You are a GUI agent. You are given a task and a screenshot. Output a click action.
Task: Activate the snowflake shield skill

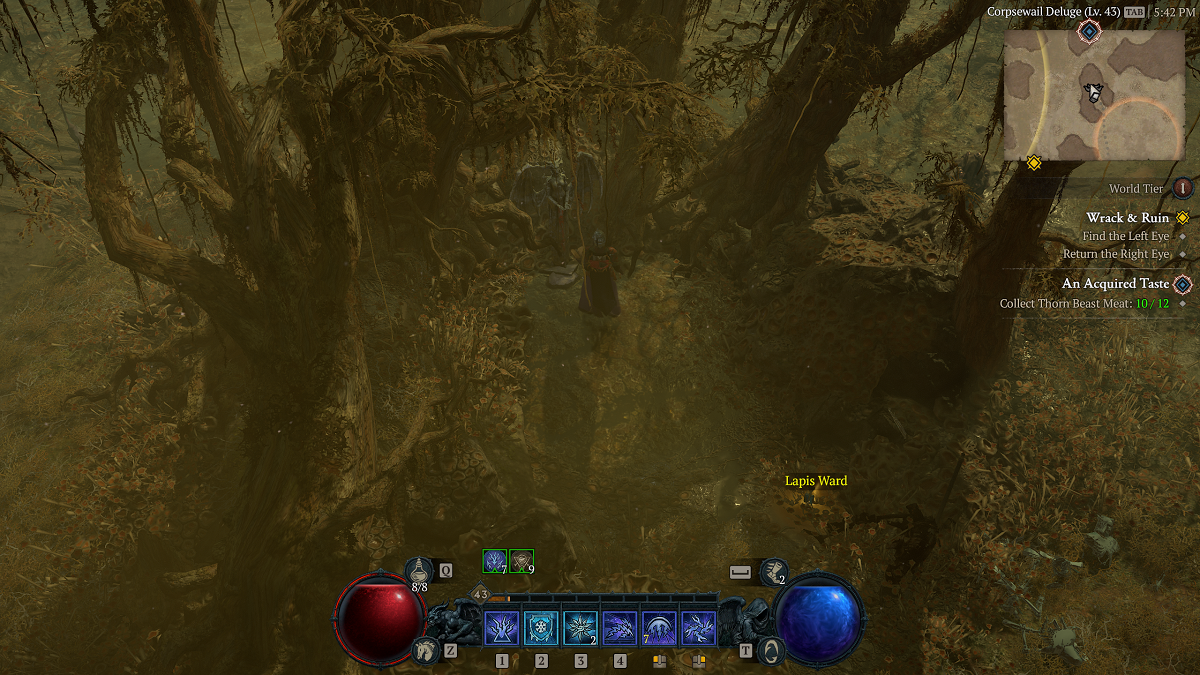pos(541,629)
